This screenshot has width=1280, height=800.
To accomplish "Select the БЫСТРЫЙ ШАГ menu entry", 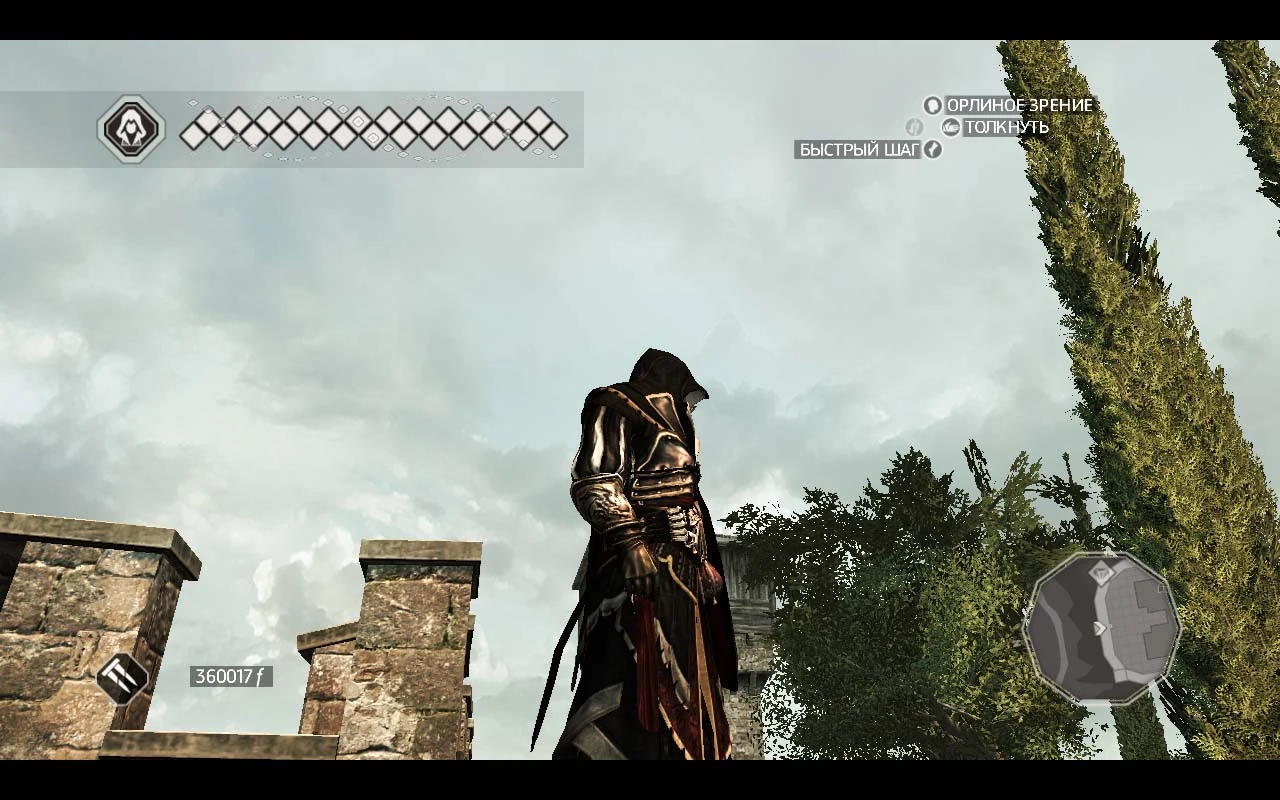I will tap(858, 150).
